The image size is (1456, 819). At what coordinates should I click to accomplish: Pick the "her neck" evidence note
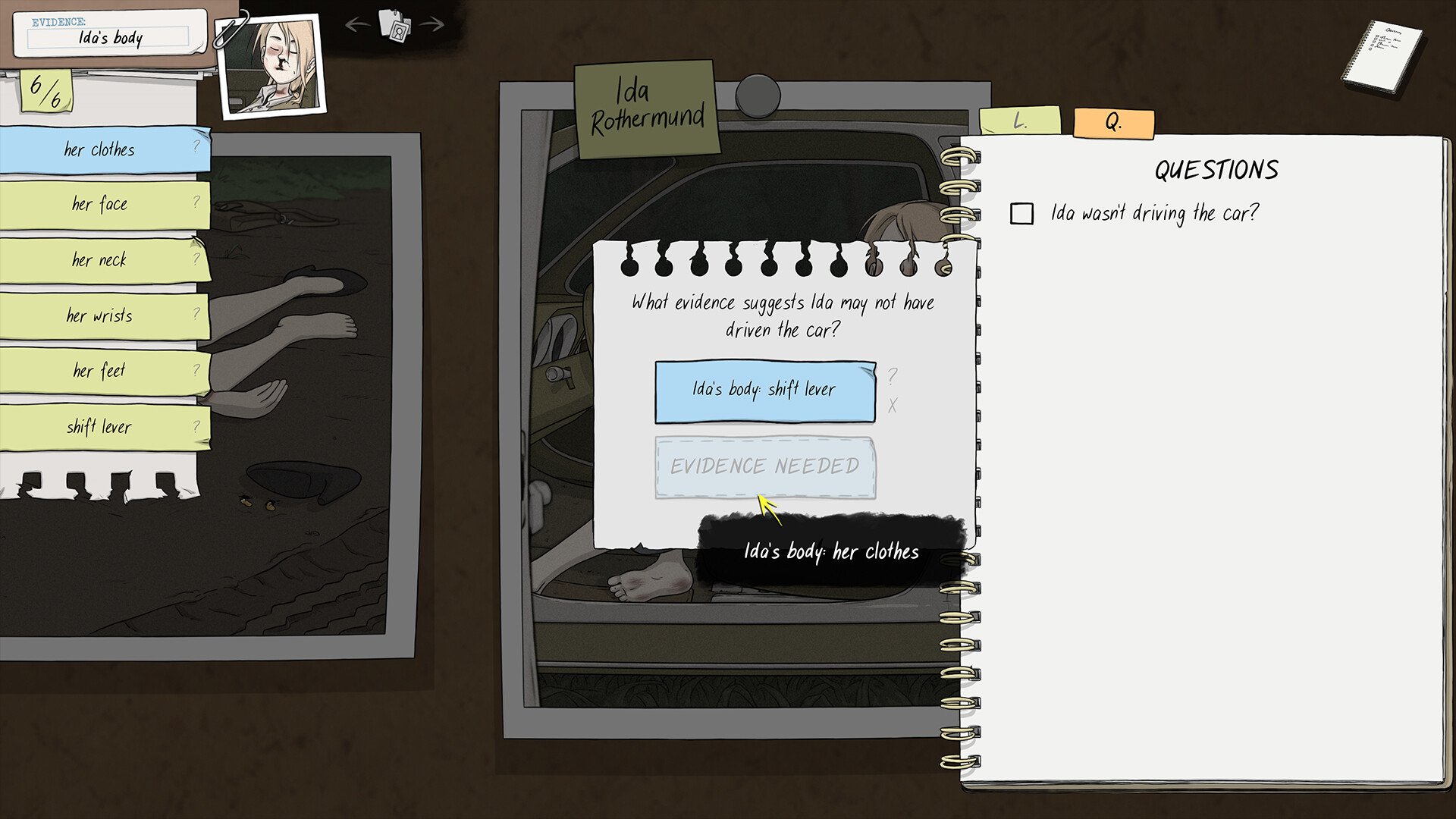pos(100,260)
